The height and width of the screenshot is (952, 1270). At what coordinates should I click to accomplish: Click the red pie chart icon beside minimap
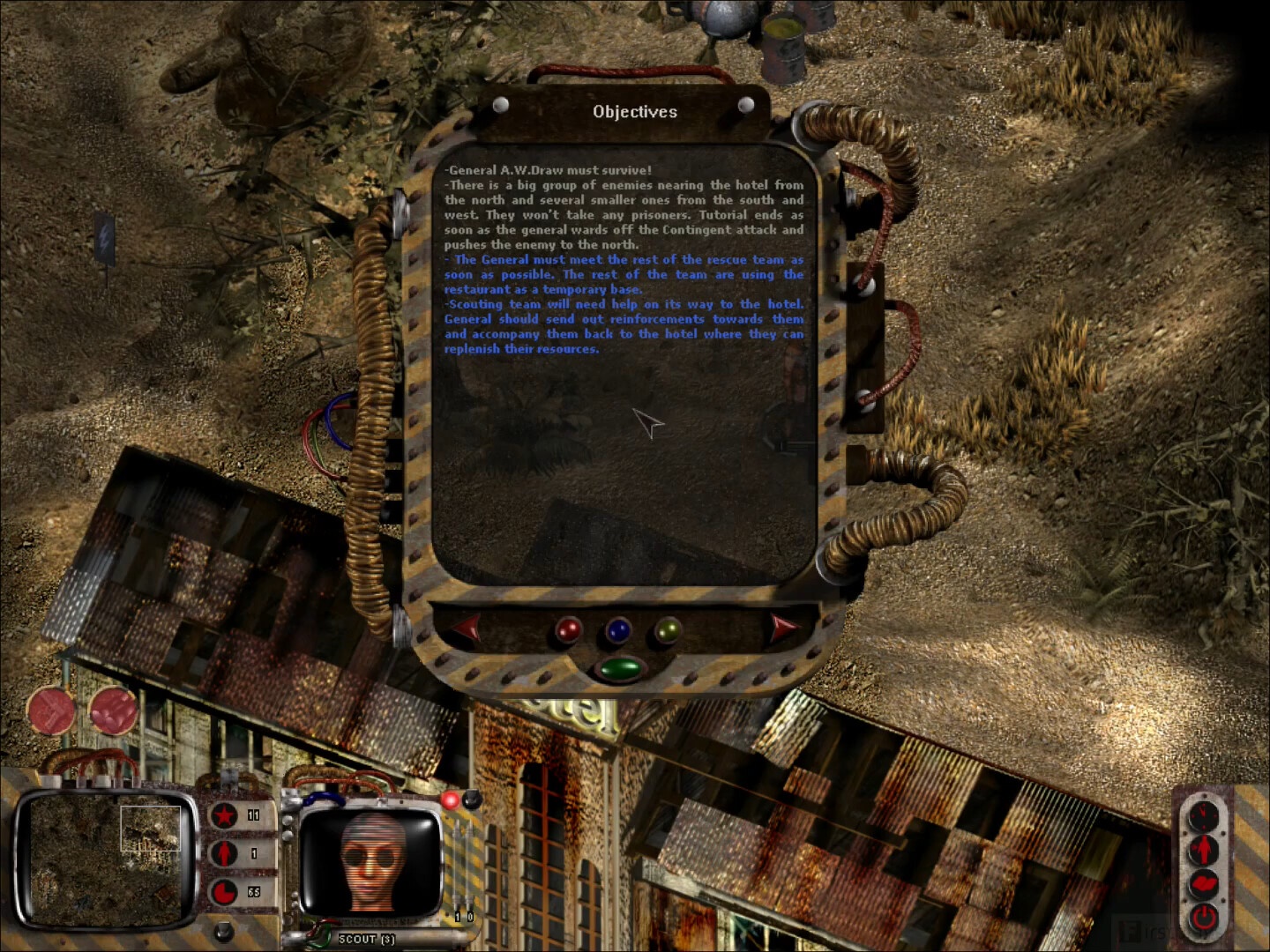[225, 892]
